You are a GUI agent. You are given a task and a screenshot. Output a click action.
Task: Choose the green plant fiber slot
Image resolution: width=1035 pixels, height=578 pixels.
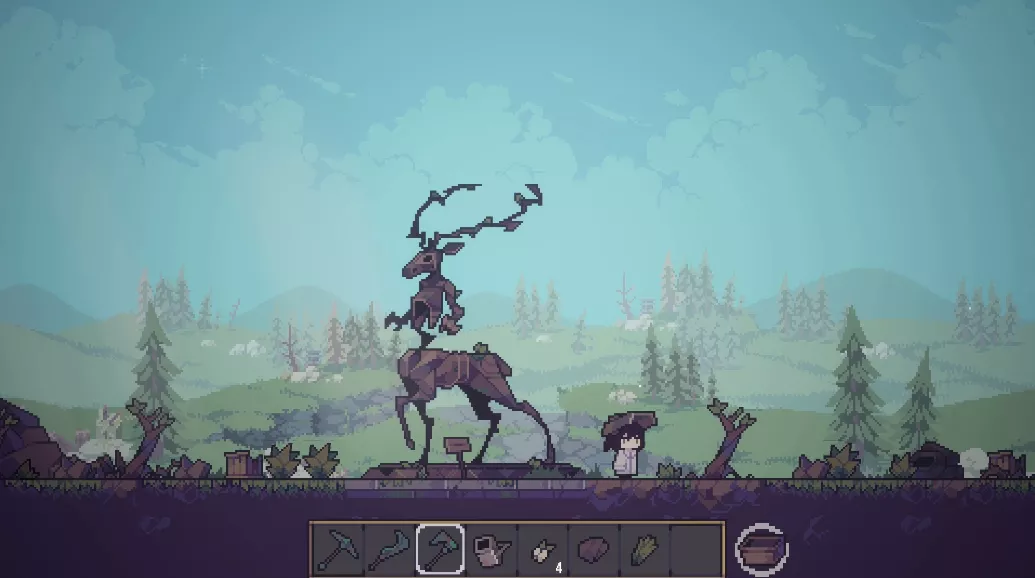645,549
